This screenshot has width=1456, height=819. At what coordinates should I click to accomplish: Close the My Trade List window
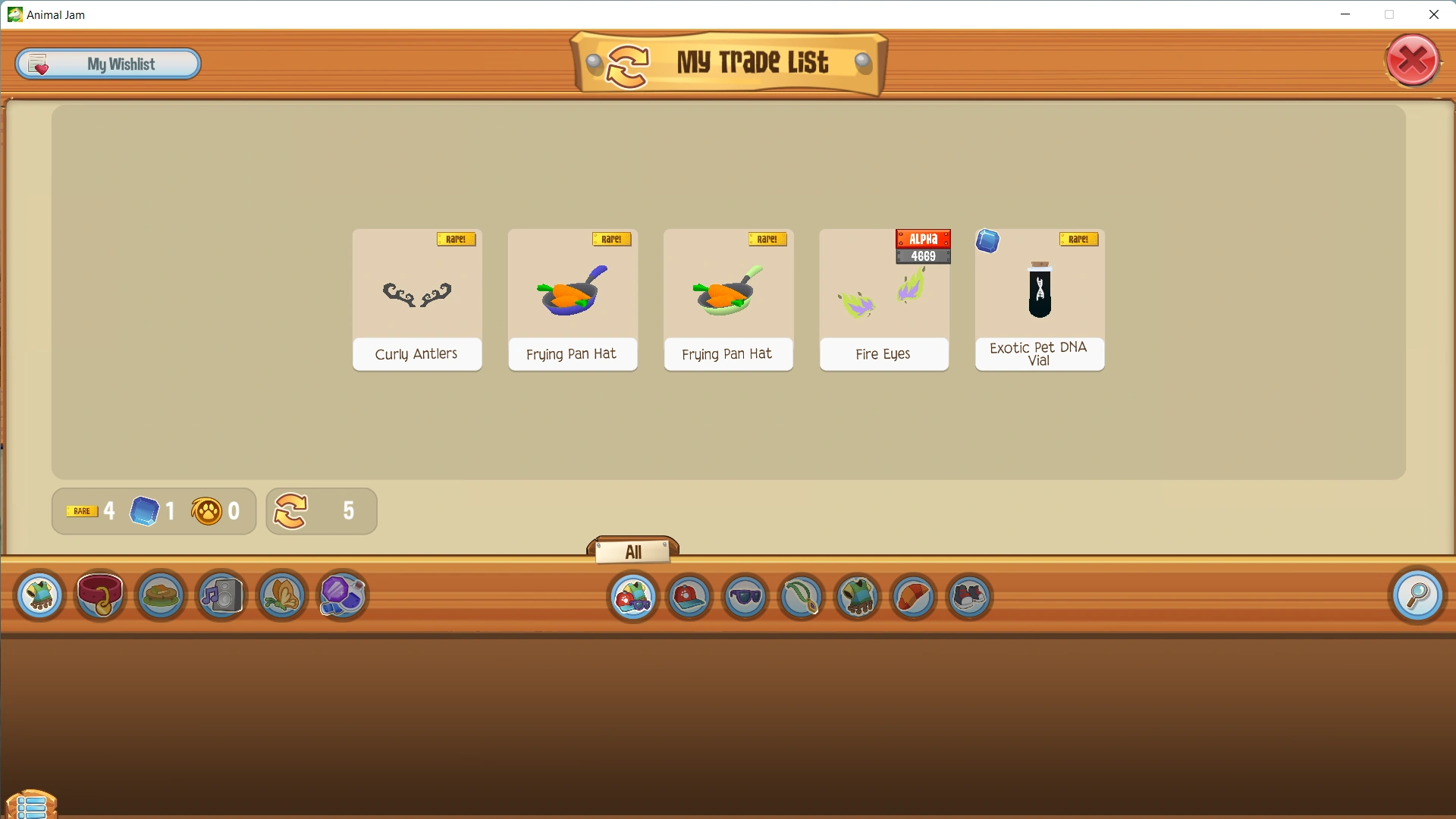pyautogui.click(x=1412, y=60)
